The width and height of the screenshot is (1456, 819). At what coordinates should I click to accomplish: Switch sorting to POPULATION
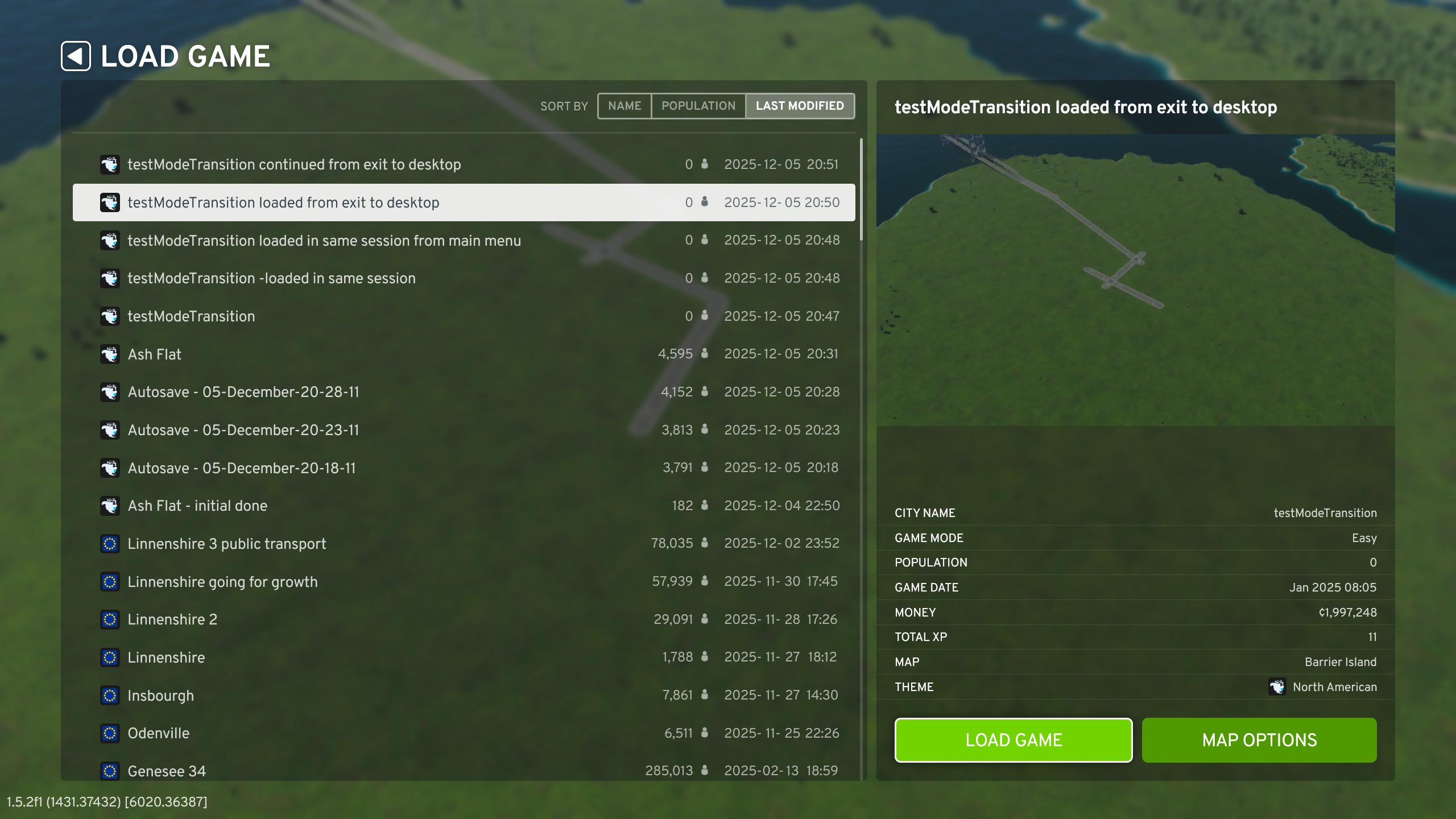point(698,106)
